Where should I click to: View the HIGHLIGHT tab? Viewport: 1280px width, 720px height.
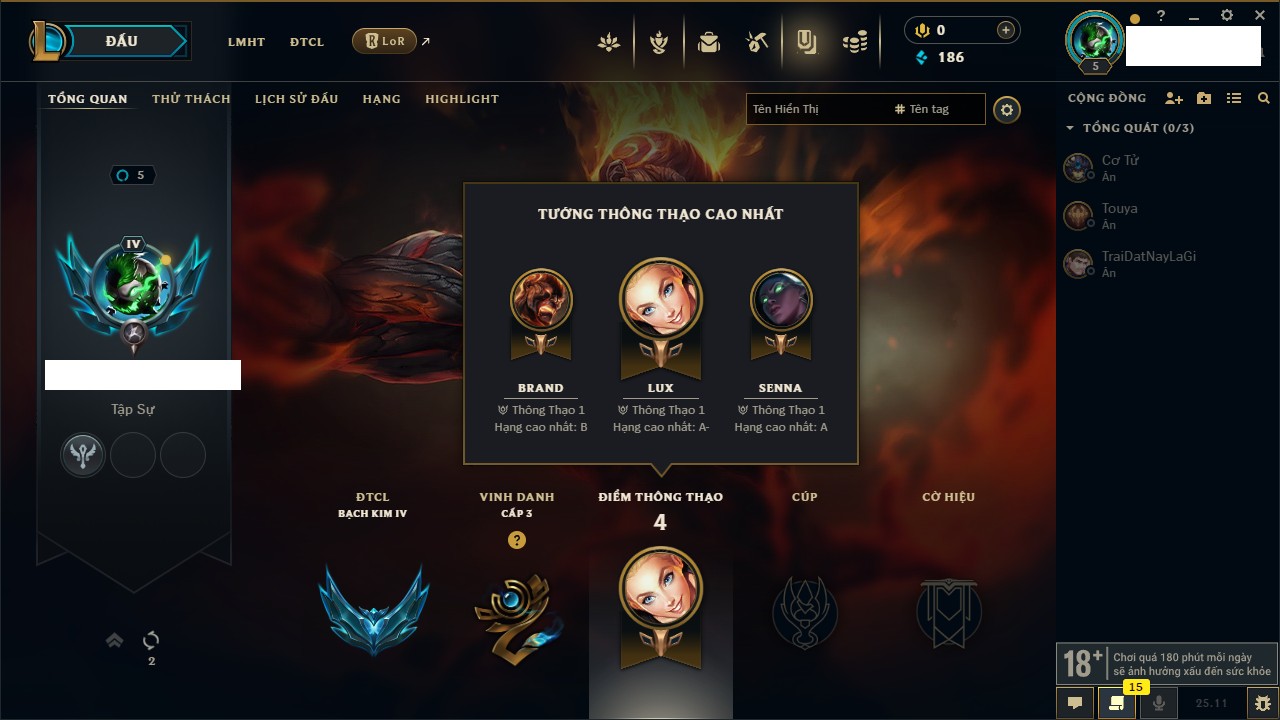coord(461,99)
